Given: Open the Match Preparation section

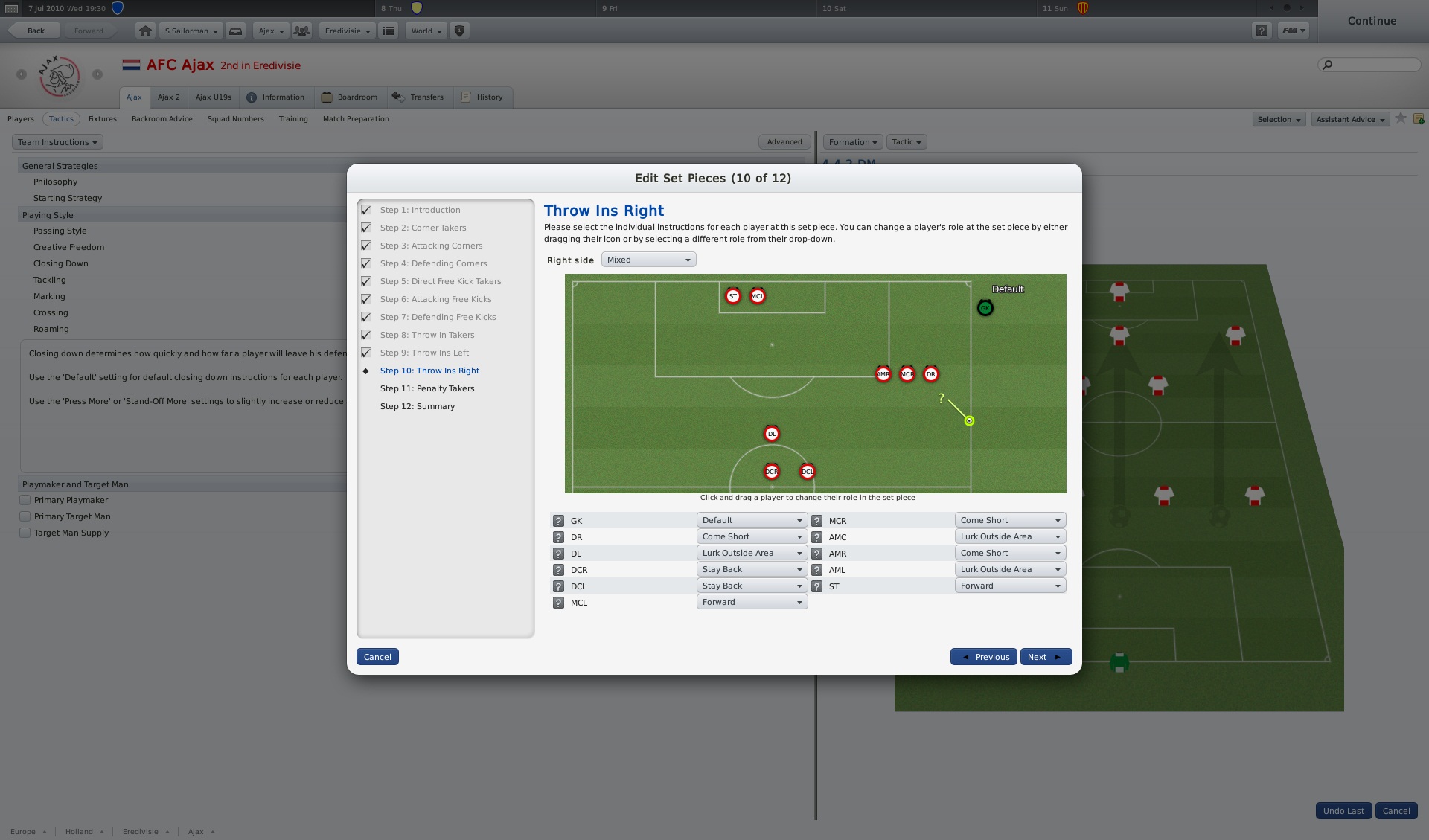Looking at the screenshot, I should [x=356, y=118].
